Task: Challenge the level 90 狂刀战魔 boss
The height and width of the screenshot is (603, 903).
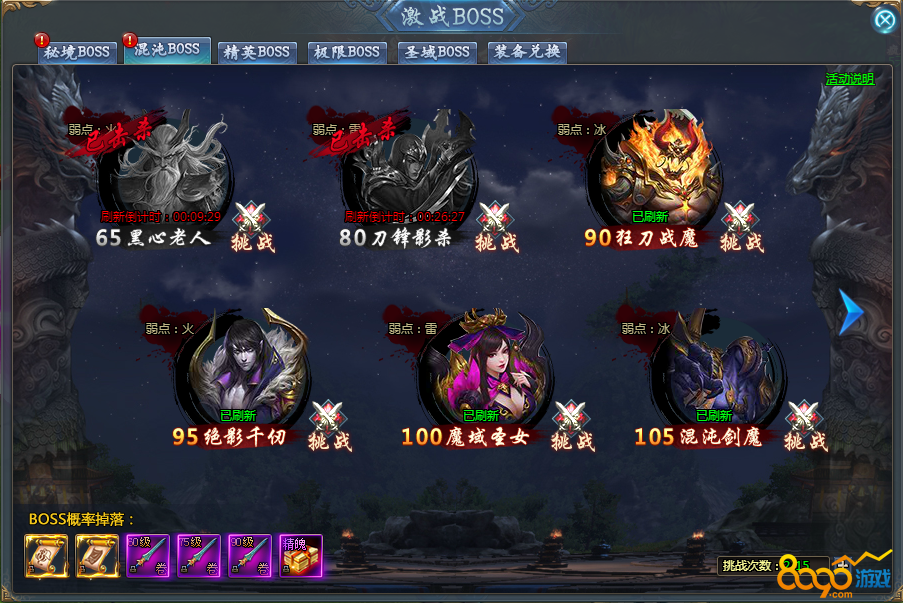Action: pos(741,228)
